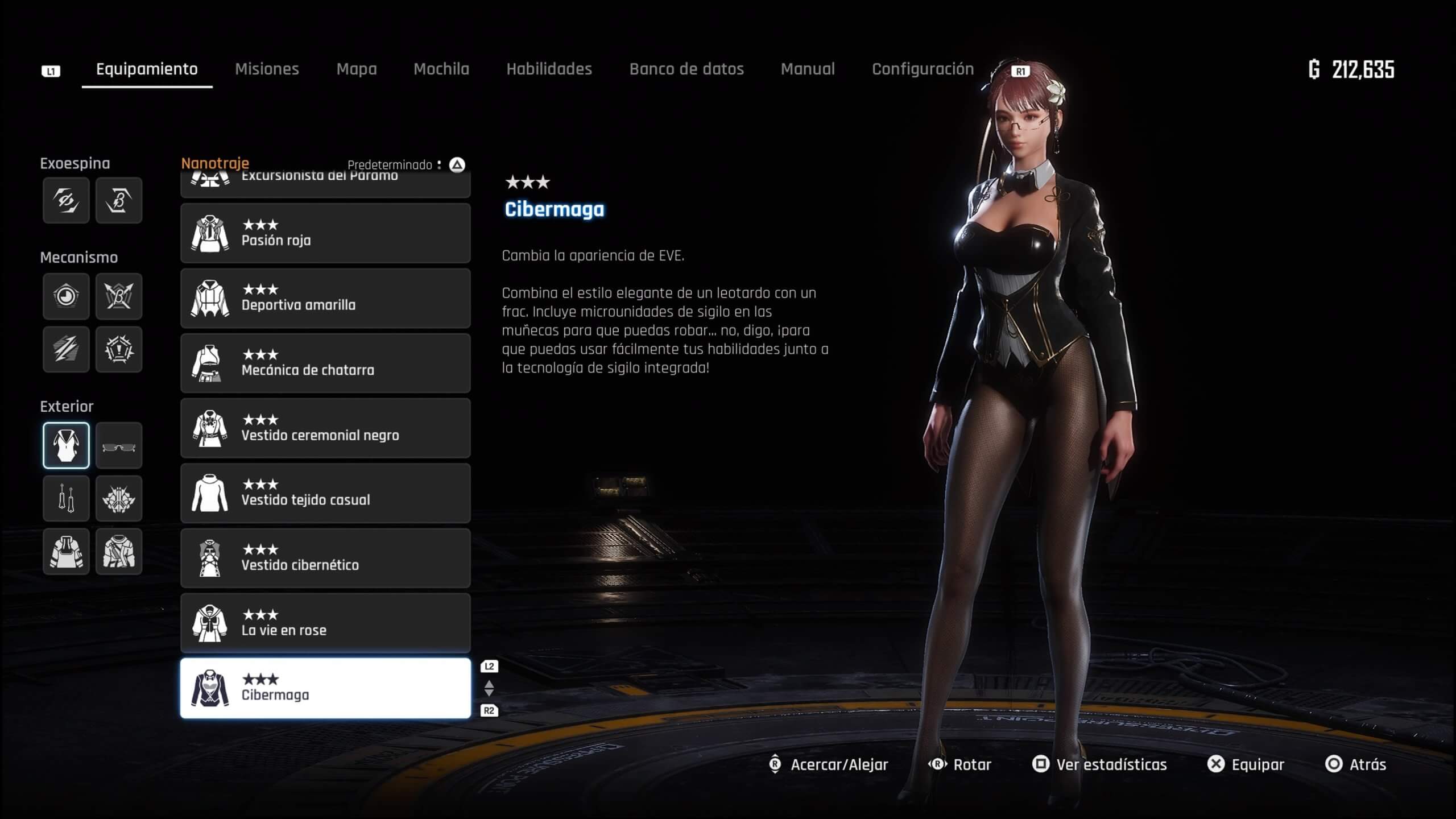Choose the La vie en rose outfit
The width and height of the screenshot is (1456, 819).
click(325, 623)
